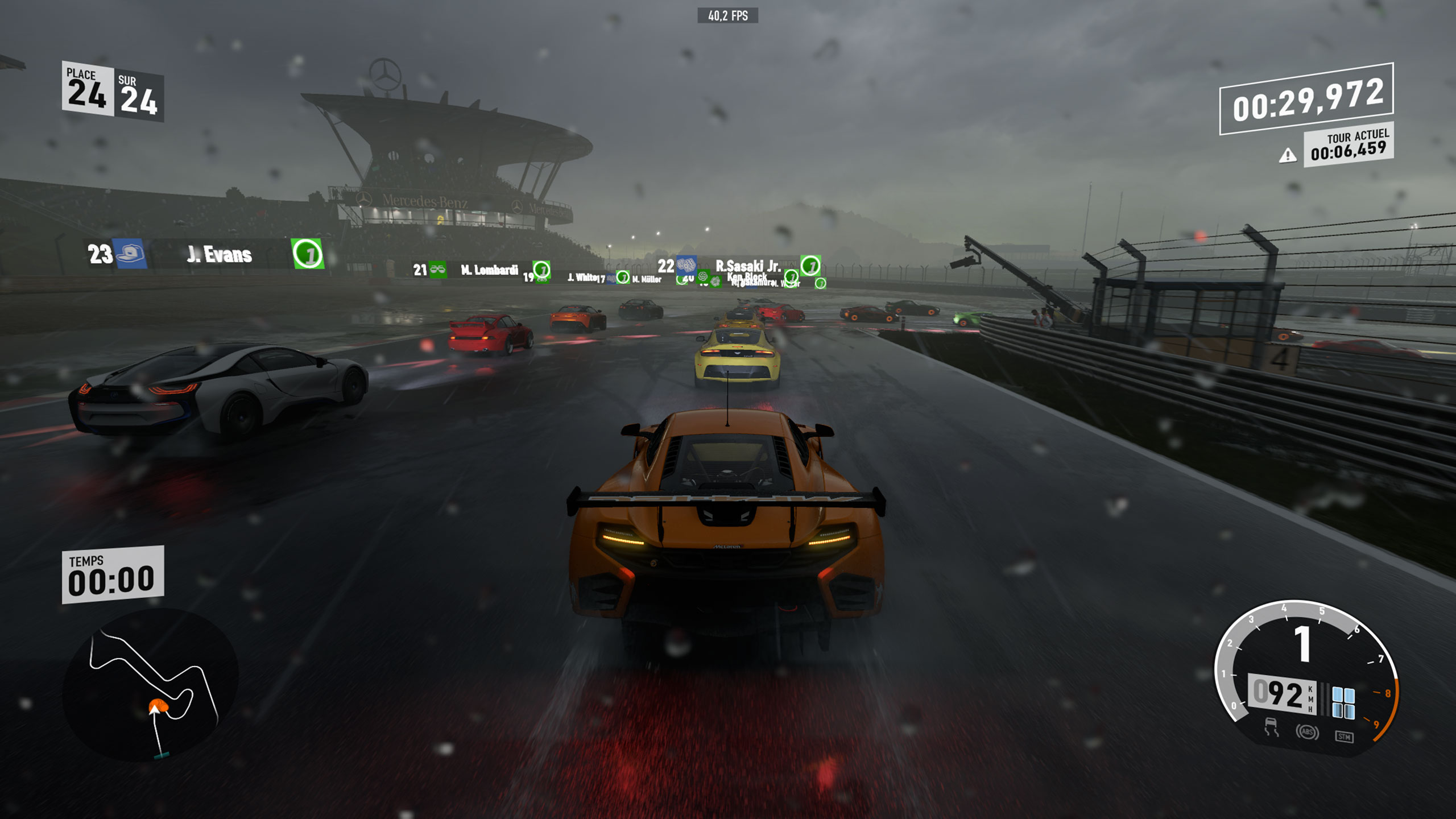The height and width of the screenshot is (819, 1456).
Task: Select the M. Müller driver nameplate
Action: pos(647,280)
